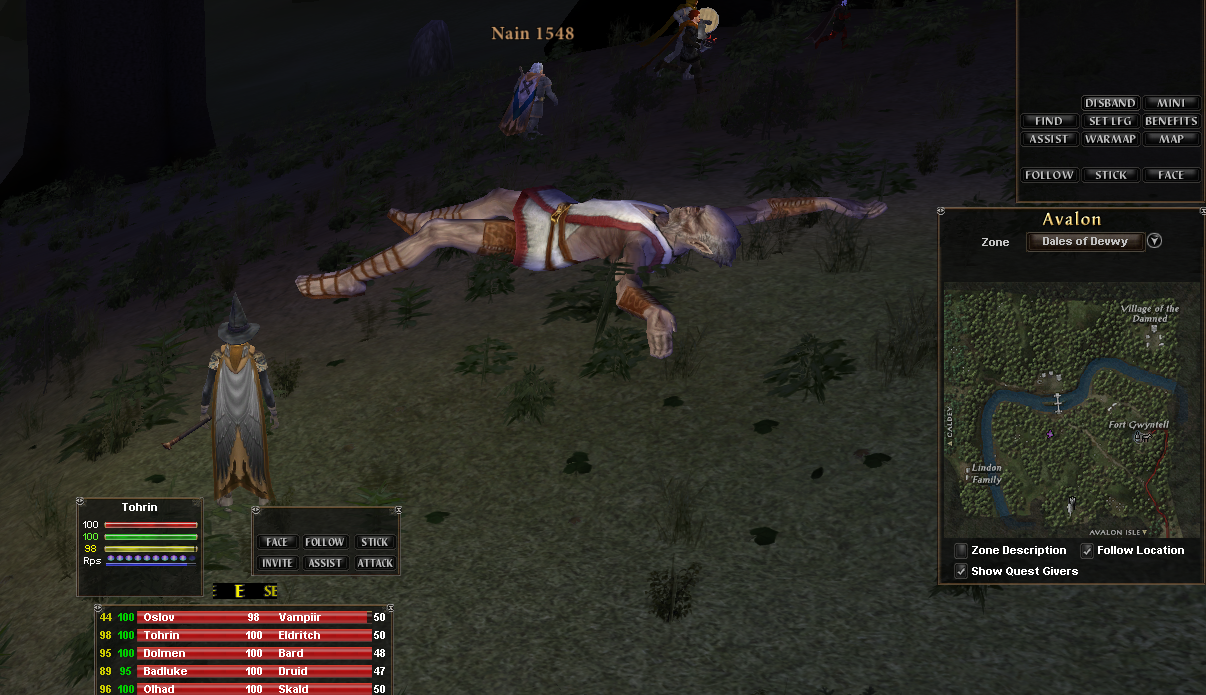The image size is (1206, 695).
Task: Click the FIND button
Action: (1049, 121)
